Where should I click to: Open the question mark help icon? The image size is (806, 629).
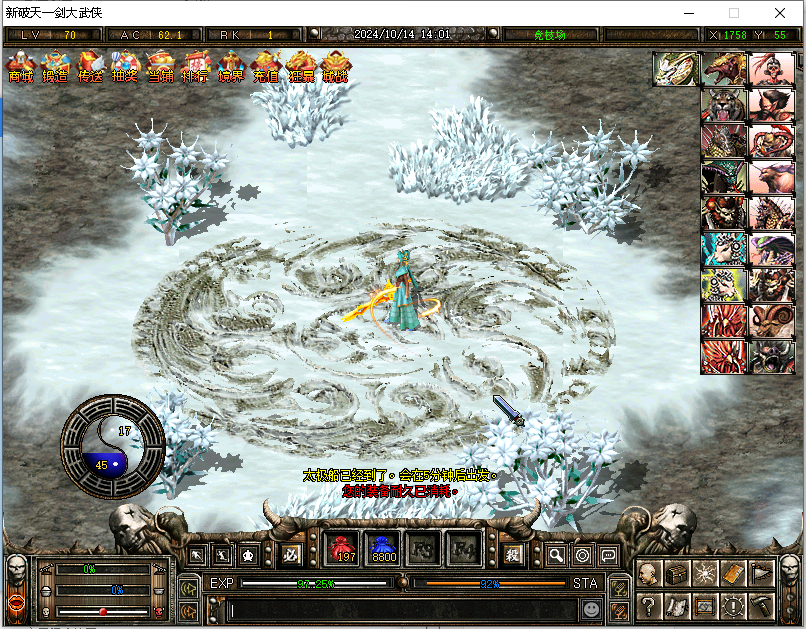coord(649,605)
